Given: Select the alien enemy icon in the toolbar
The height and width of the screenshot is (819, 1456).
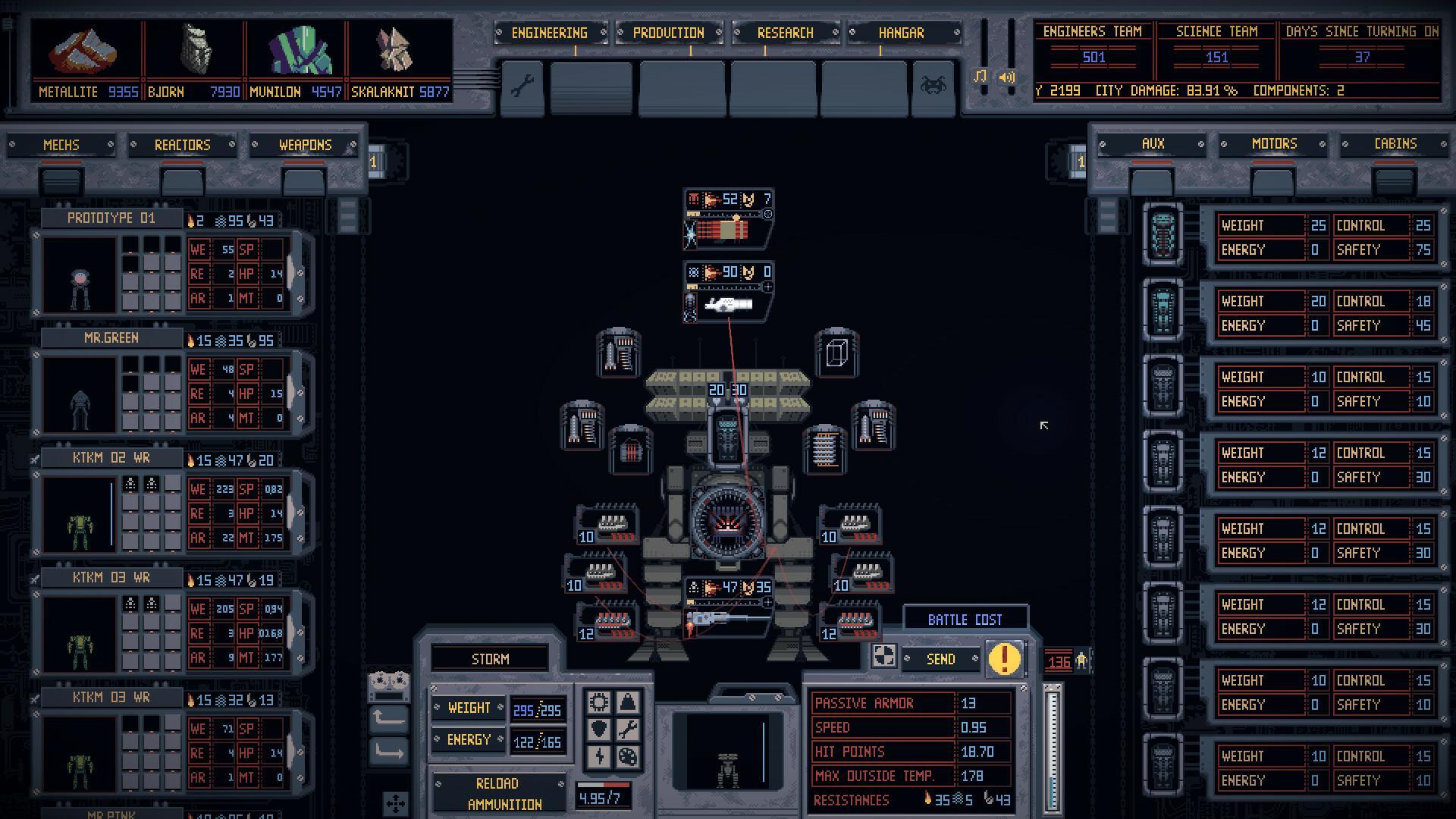Looking at the screenshot, I should (933, 86).
